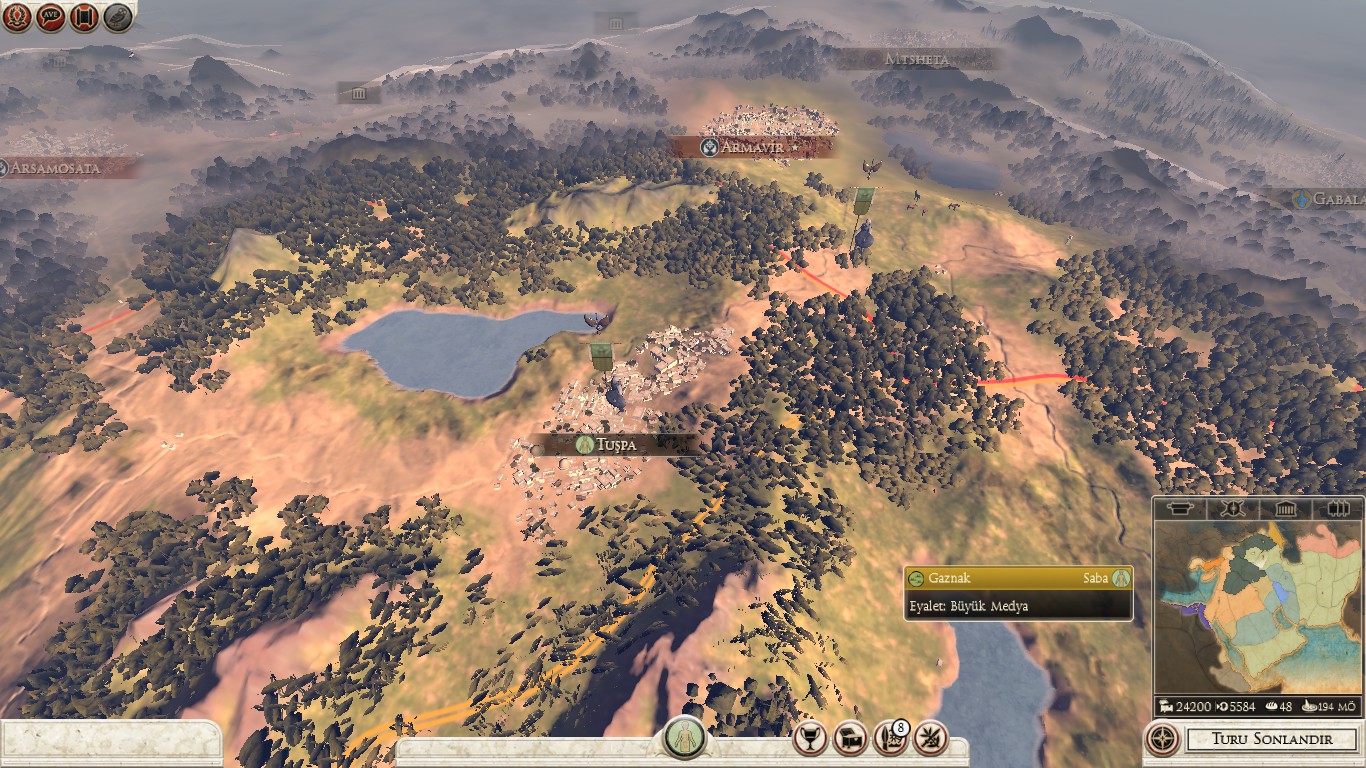Click the campaign minimap
Image resolution: width=1366 pixels, height=768 pixels.
point(1258,607)
